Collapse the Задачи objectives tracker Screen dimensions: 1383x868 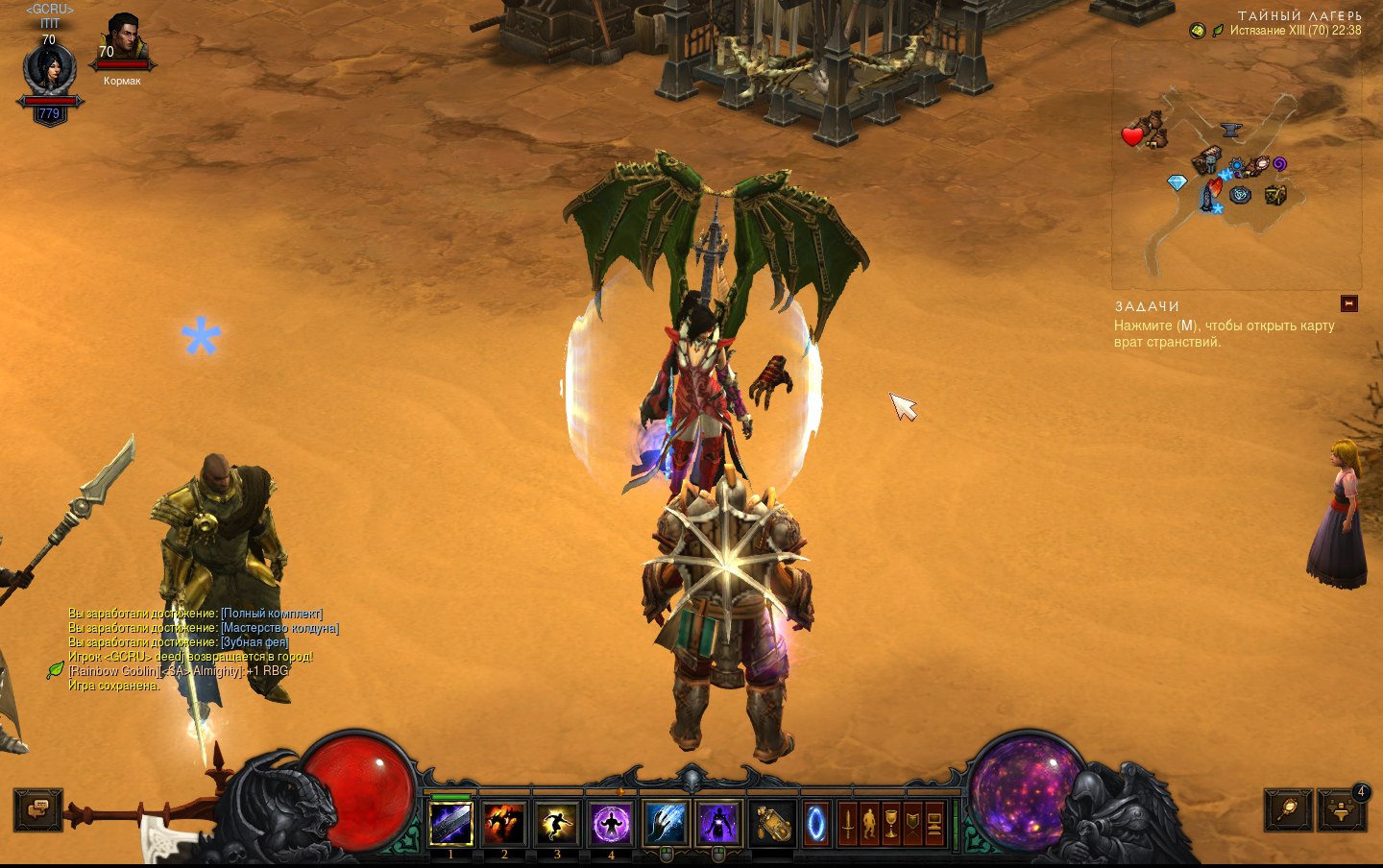point(1349,303)
